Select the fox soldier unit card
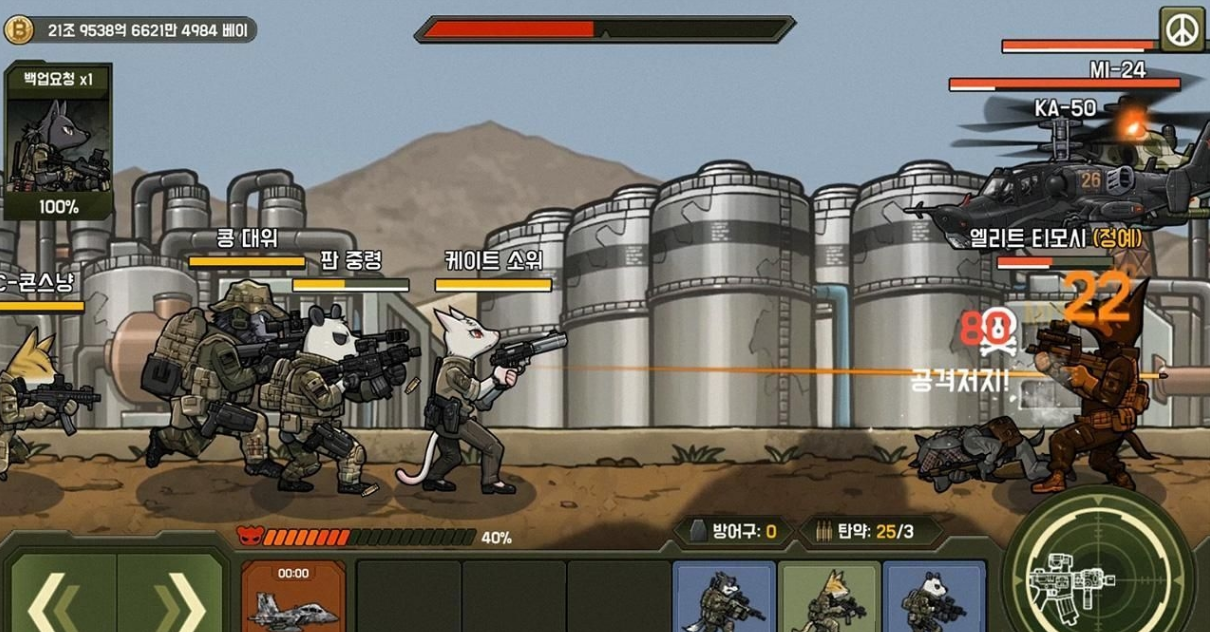The height and width of the screenshot is (632, 1210). pyautogui.click(x=829, y=598)
